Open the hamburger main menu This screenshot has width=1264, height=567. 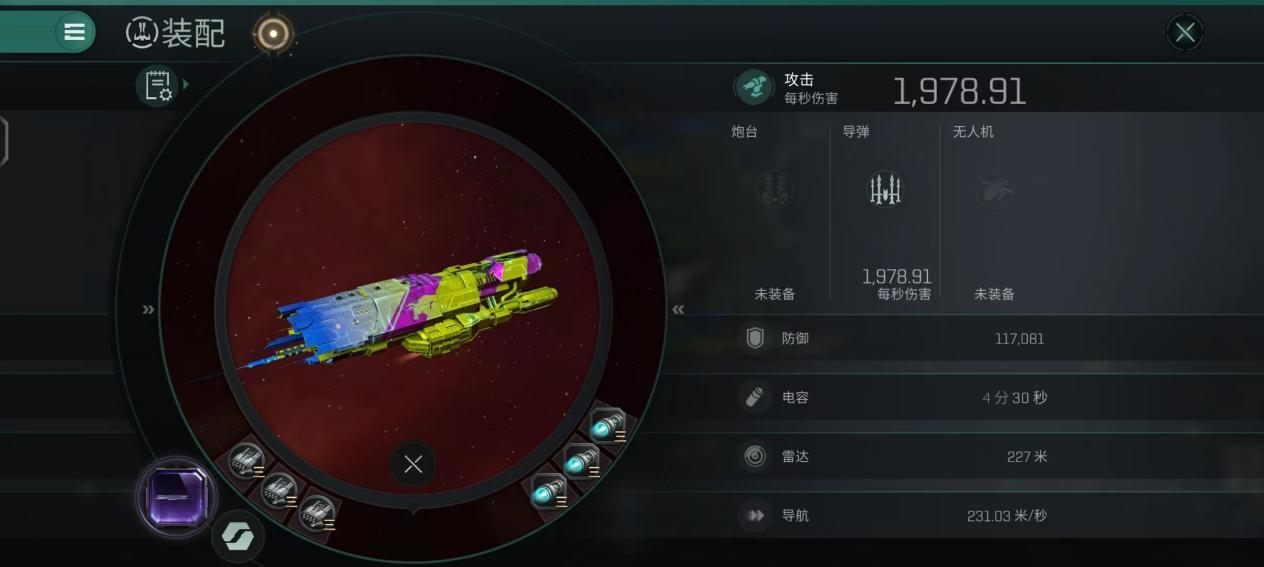[74, 32]
